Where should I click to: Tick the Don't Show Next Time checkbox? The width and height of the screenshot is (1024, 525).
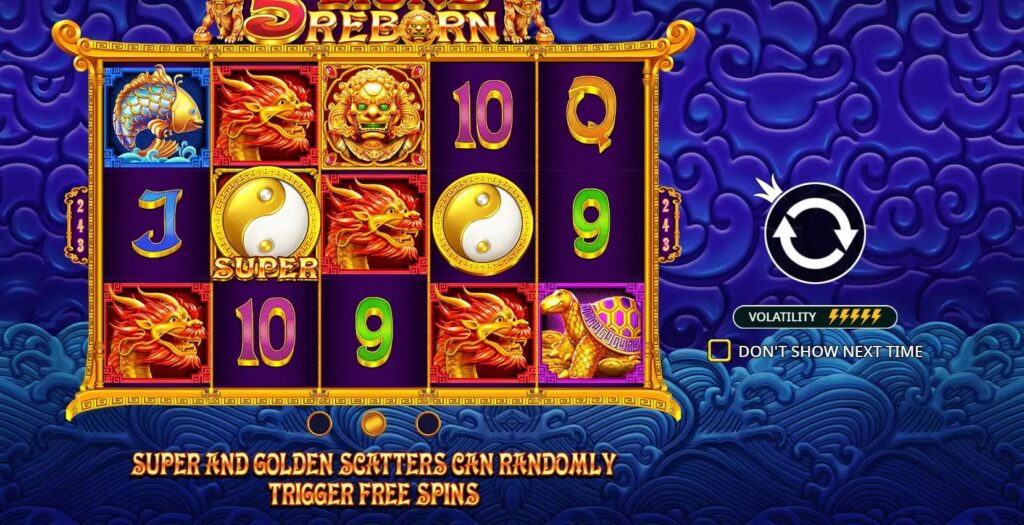tap(718, 351)
